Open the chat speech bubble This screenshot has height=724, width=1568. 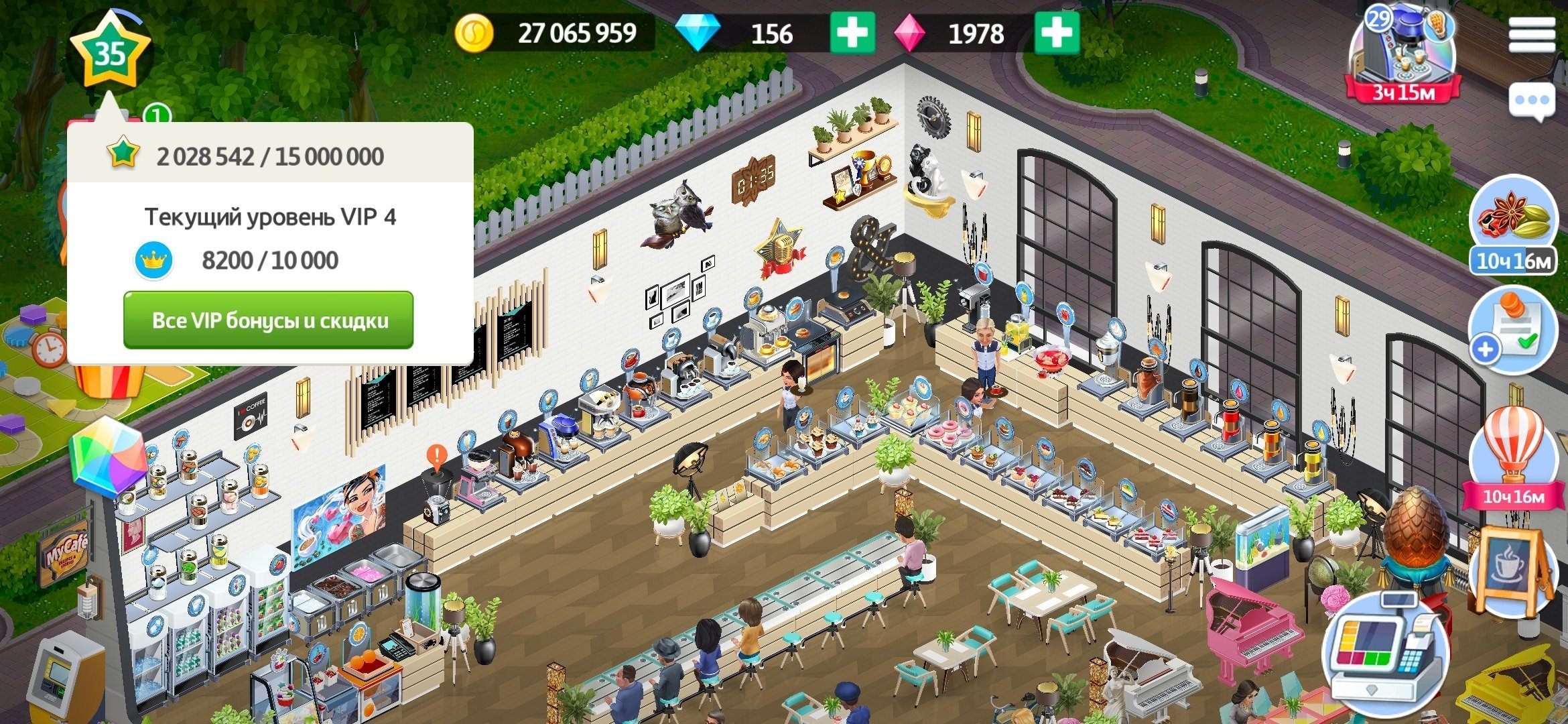pos(1532,101)
